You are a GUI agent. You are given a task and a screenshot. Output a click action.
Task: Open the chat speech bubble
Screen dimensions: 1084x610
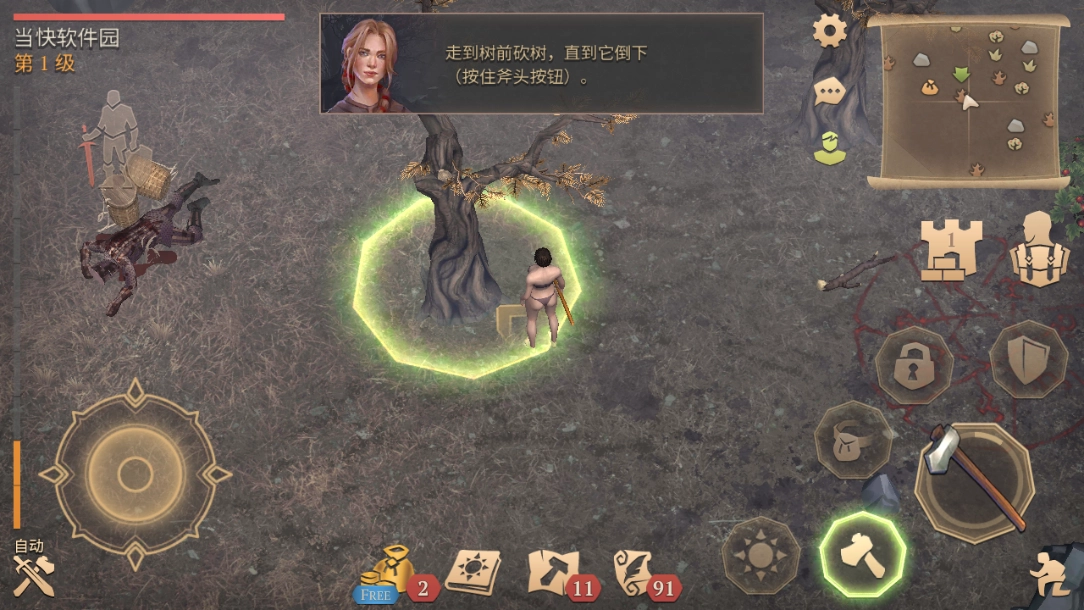[829, 91]
